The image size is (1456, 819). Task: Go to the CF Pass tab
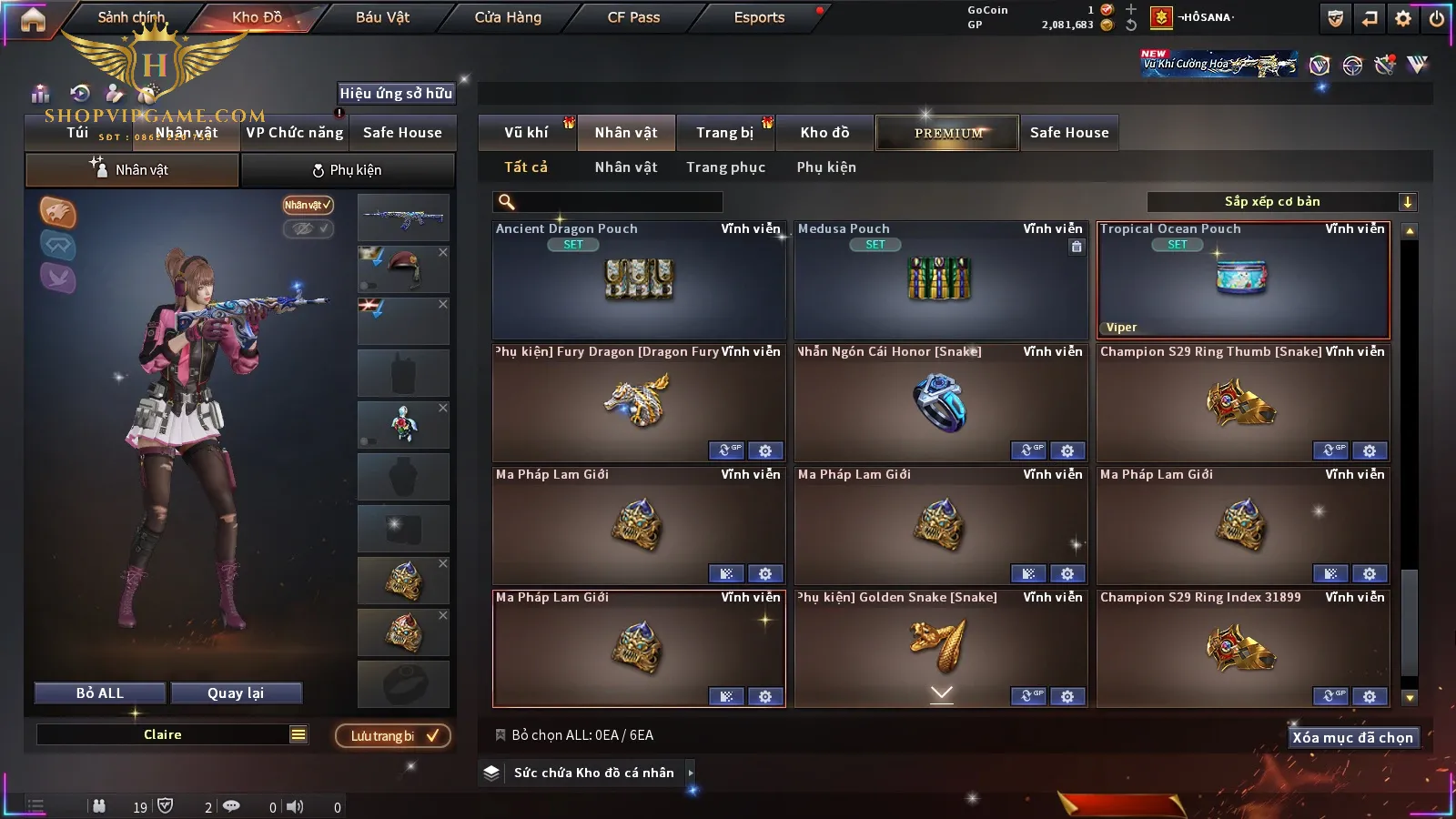(x=633, y=17)
